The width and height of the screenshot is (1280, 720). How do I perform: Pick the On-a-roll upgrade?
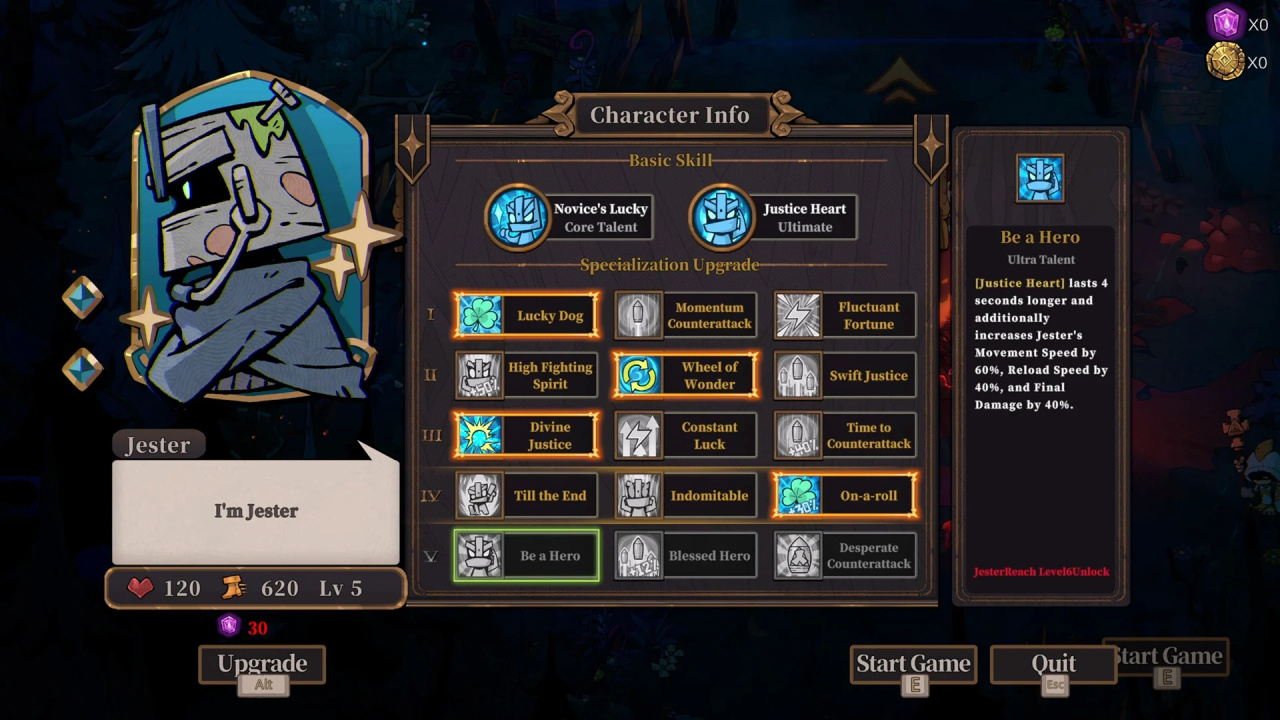(x=845, y=496)
